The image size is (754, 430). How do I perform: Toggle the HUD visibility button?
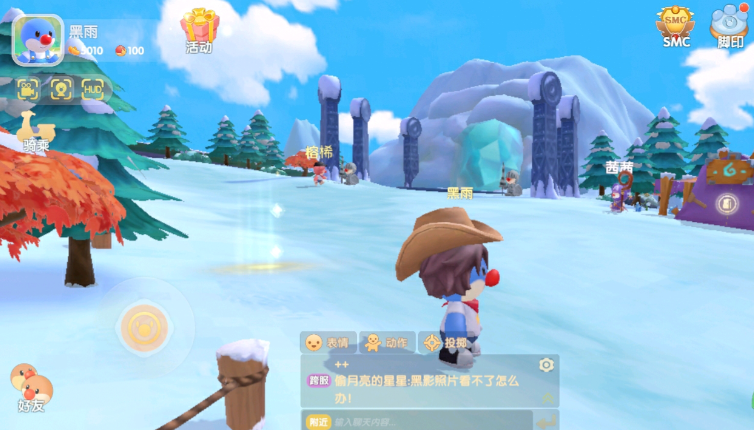(93, 89)
